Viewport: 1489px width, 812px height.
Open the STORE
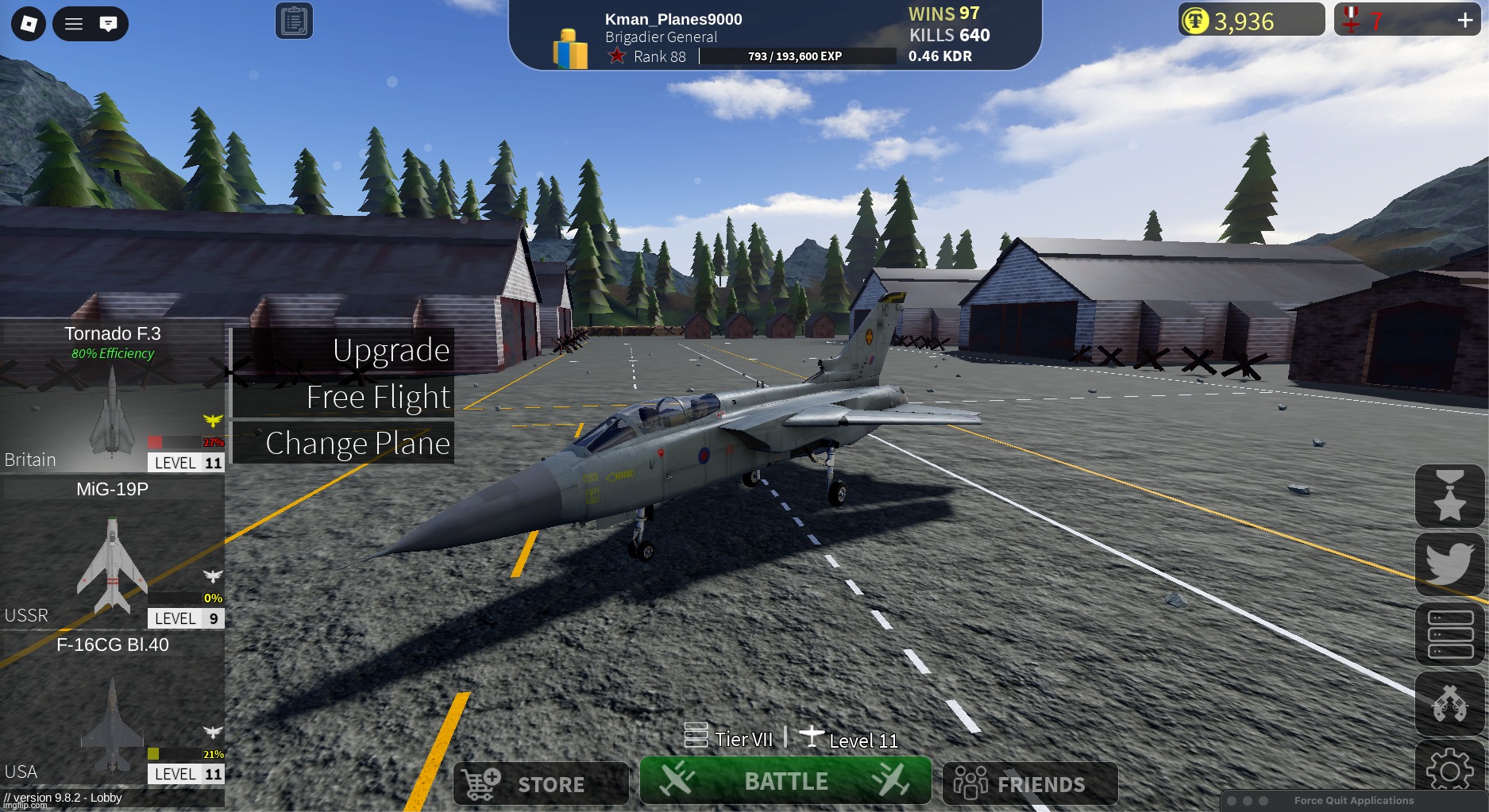coord(541,783)
